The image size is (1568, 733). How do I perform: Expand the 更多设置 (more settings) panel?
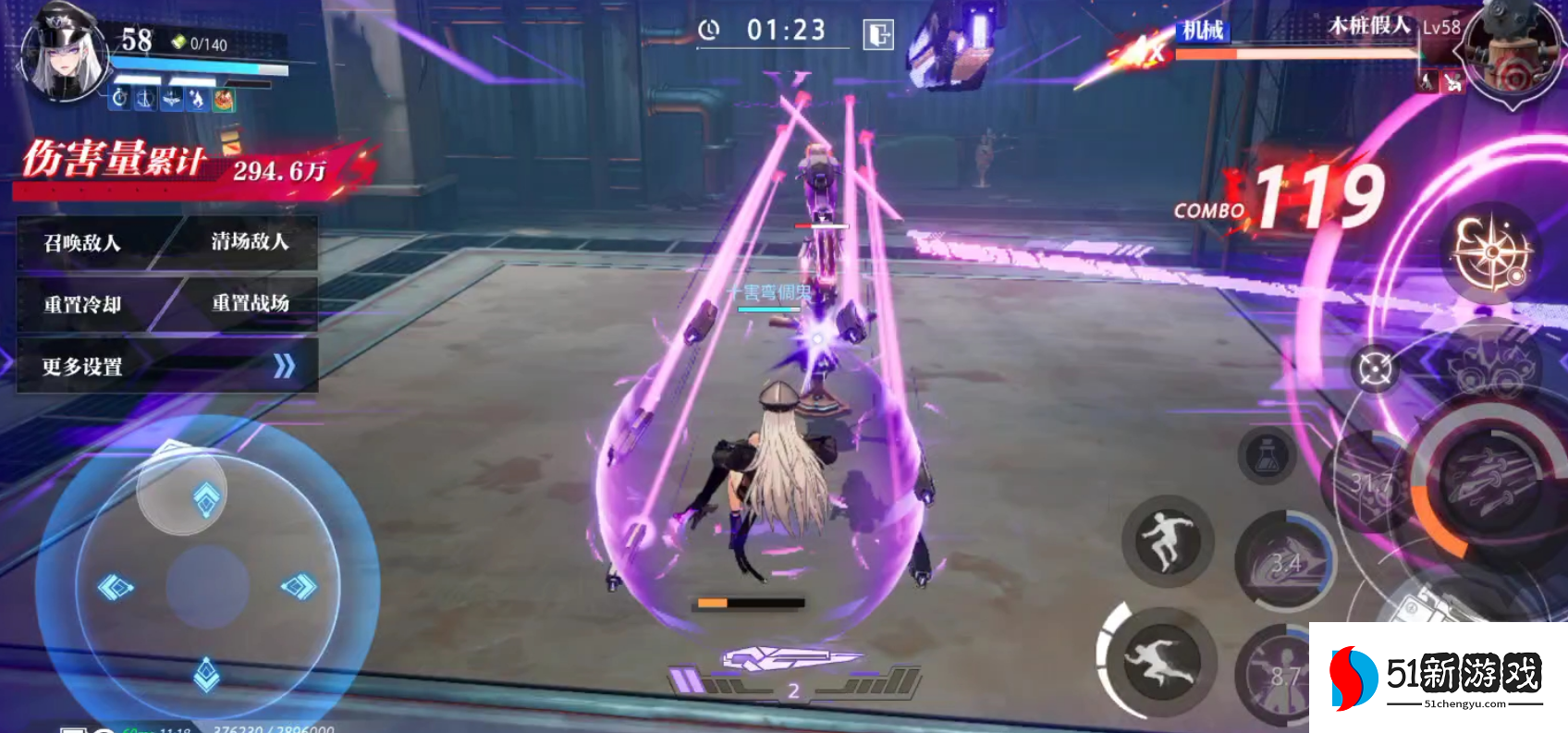166,367
